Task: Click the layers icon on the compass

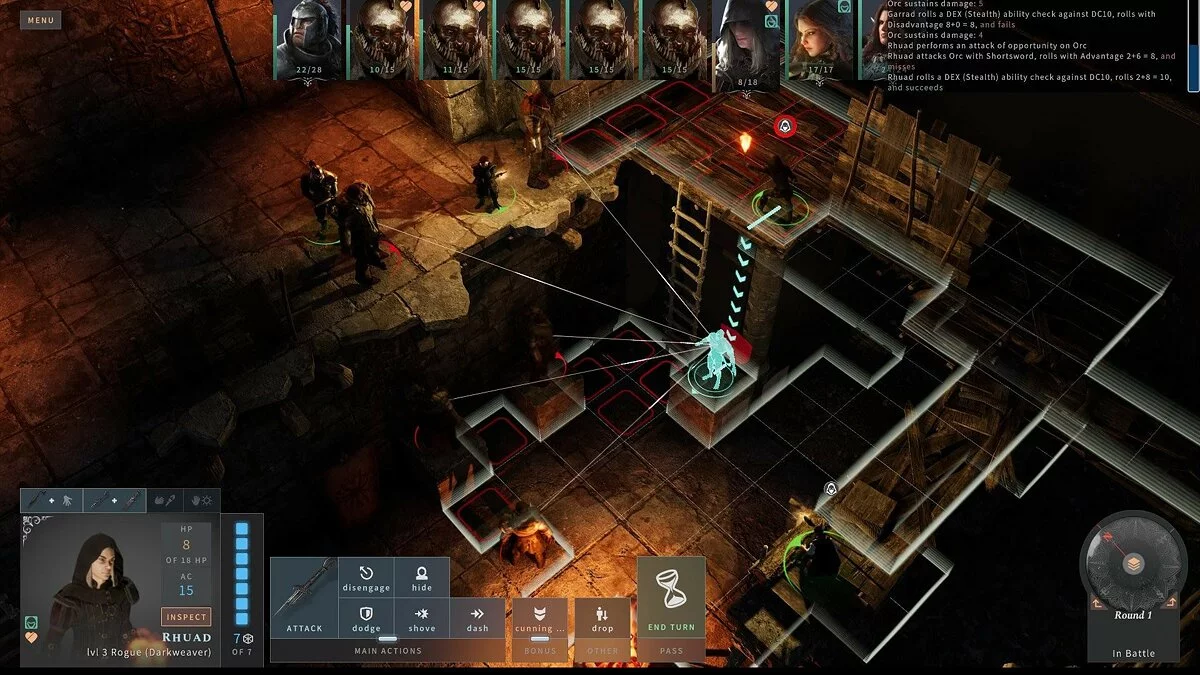Action: coord(1134,562)
